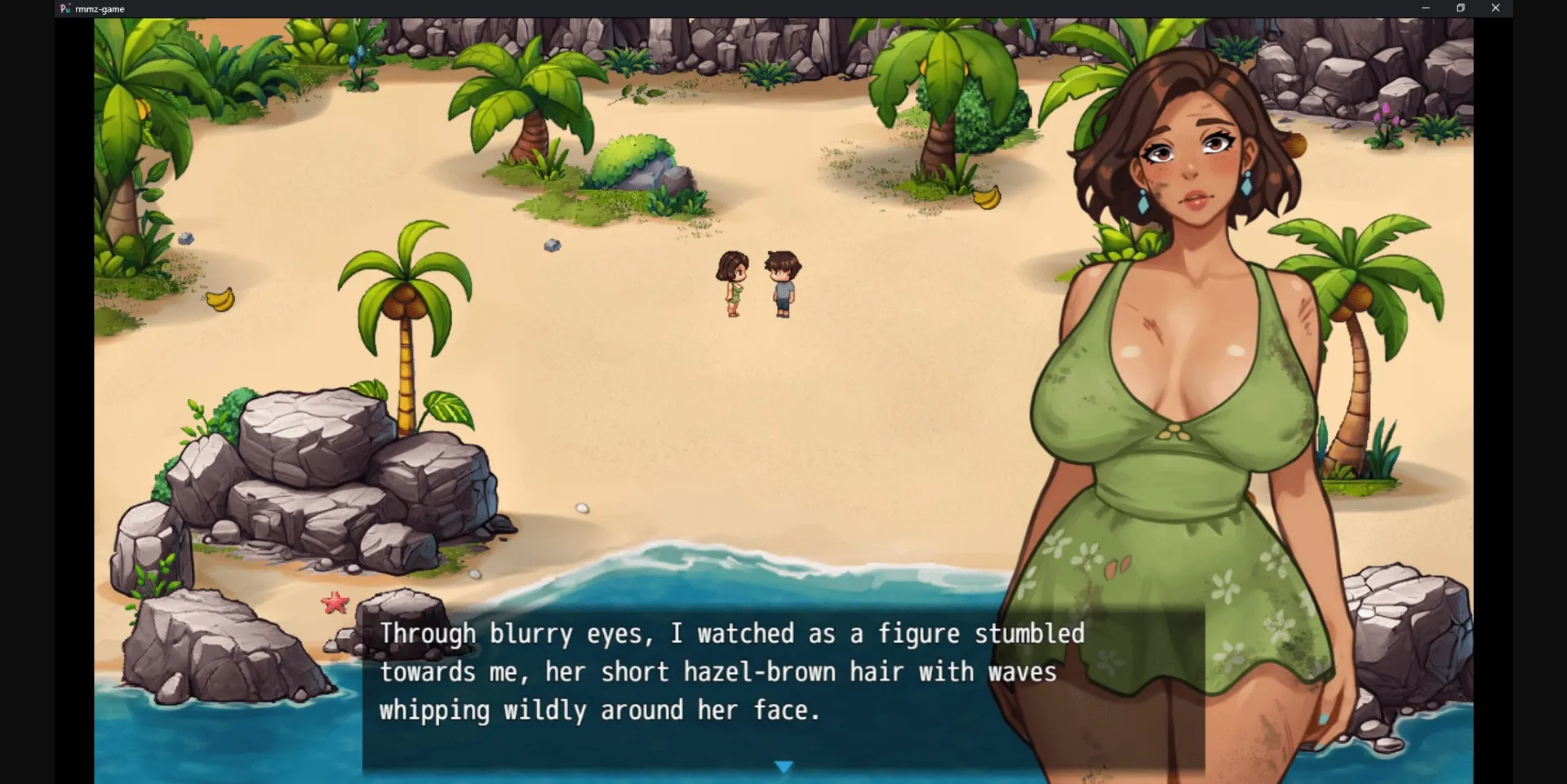This screenshot has height=784, width=1567.
Task: Toggle fullscreen via the maximize control
Action: 1460,8
